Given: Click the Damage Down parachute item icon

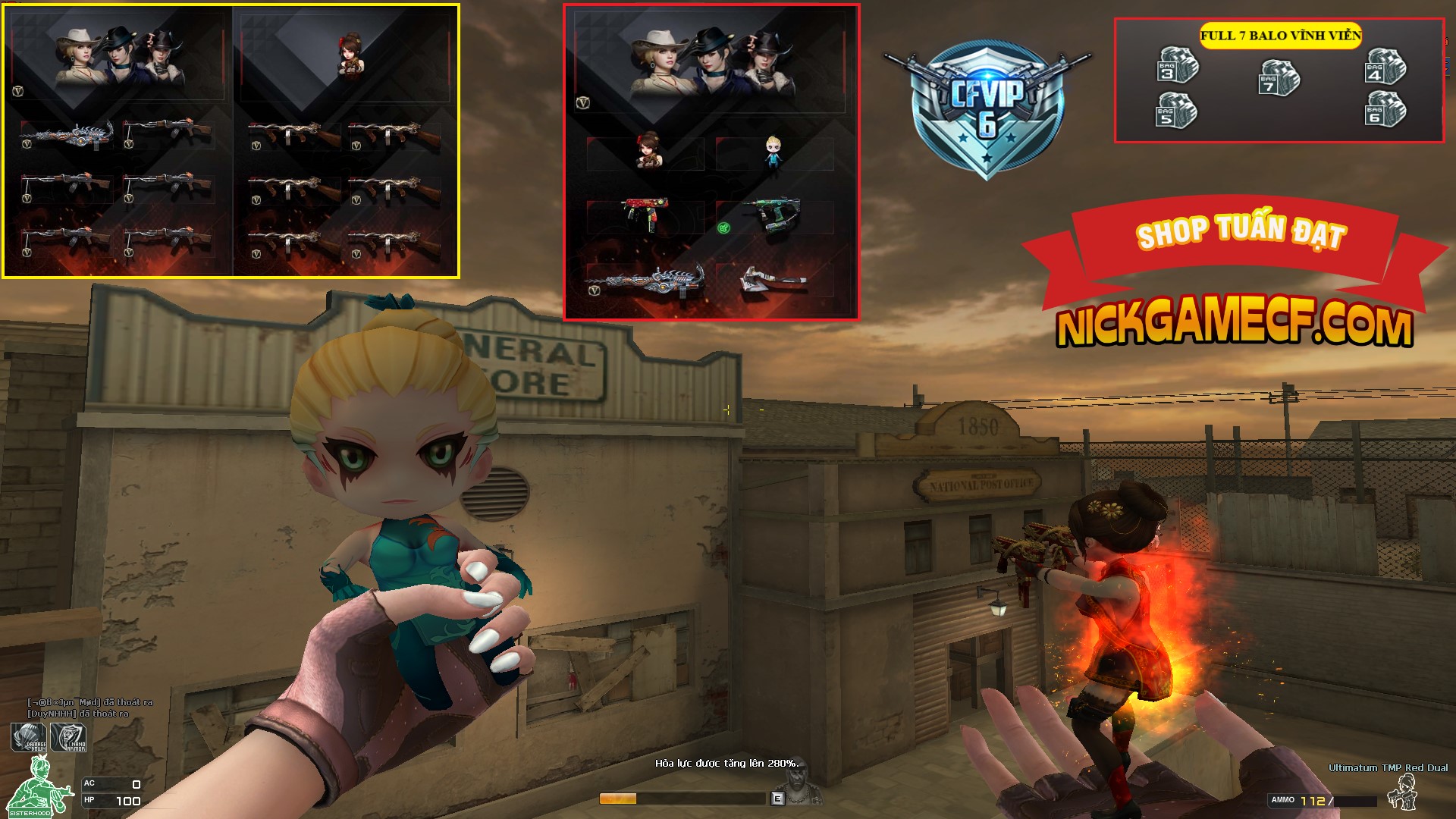Looking at the screenshot, I should [29, 738].
